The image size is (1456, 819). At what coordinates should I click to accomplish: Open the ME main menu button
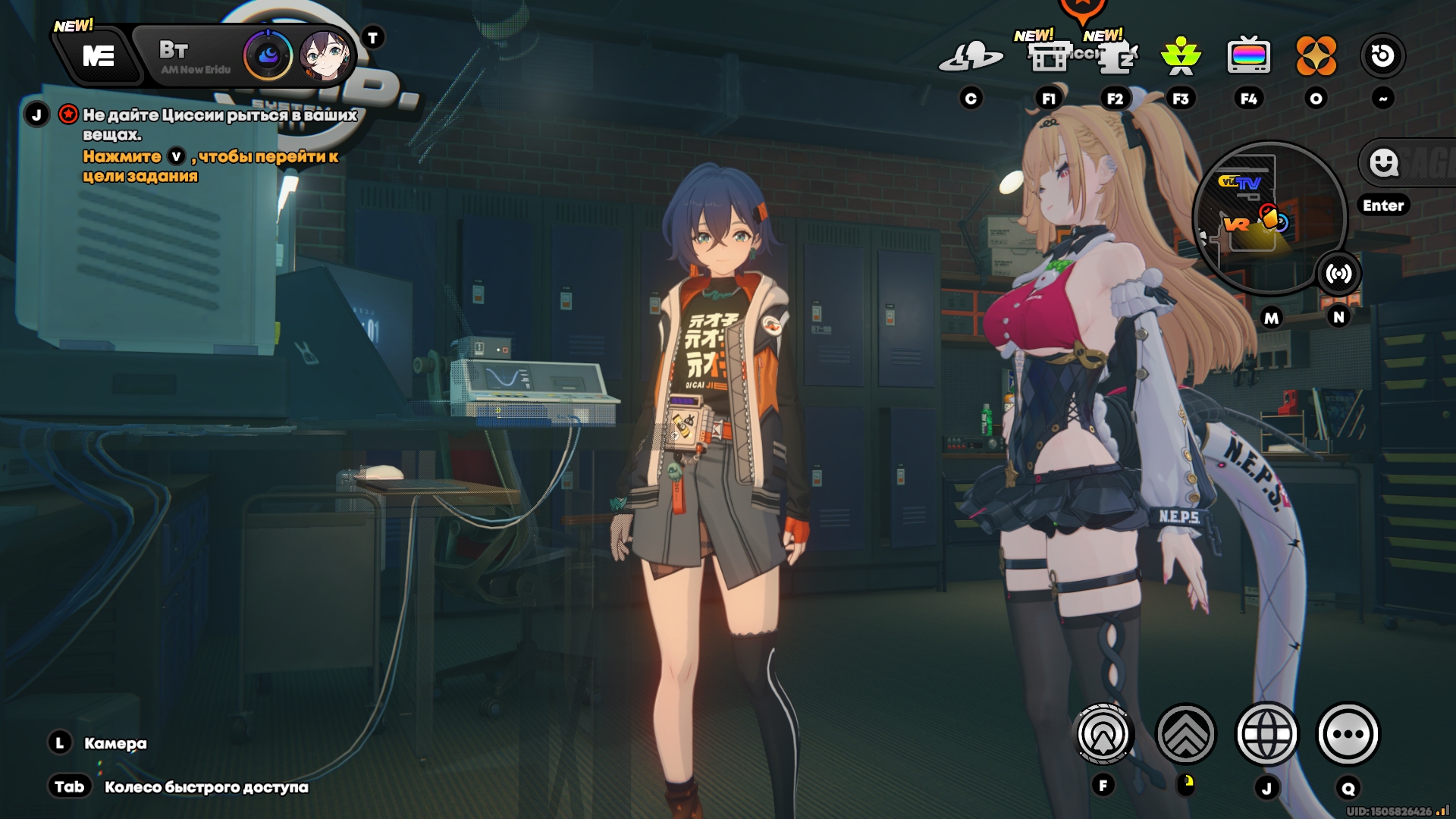point(99,56)
